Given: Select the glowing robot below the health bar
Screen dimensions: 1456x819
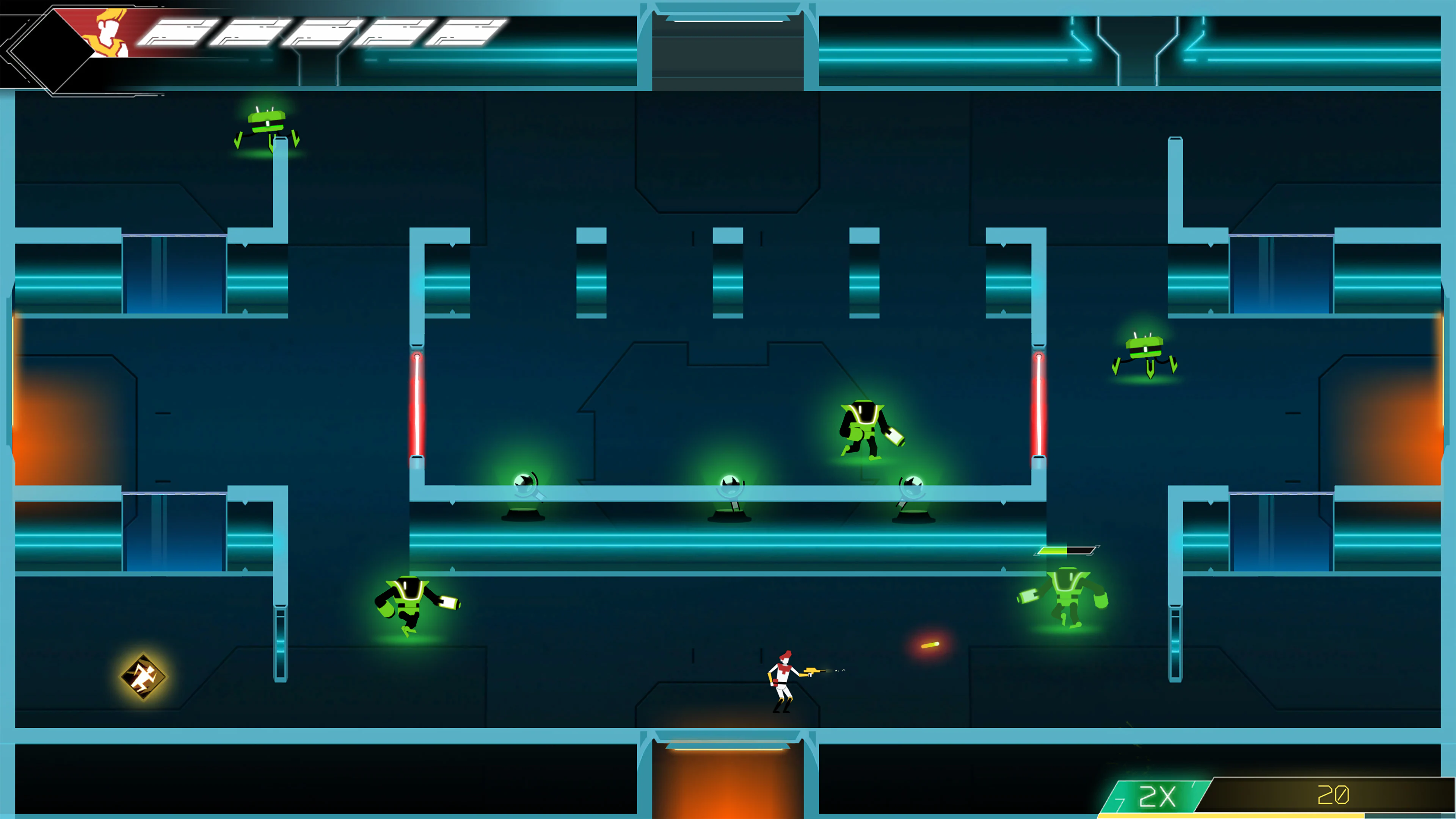Looking at the screenshot, I should pyautogui.click(x=1068, y=596).
